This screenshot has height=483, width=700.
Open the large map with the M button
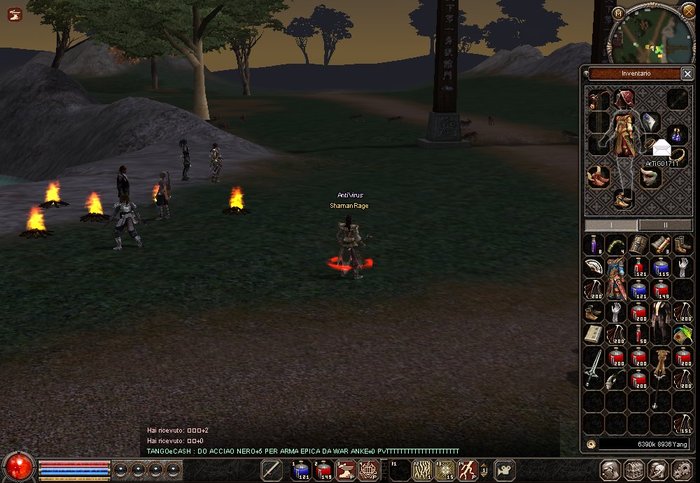[619, 13]
